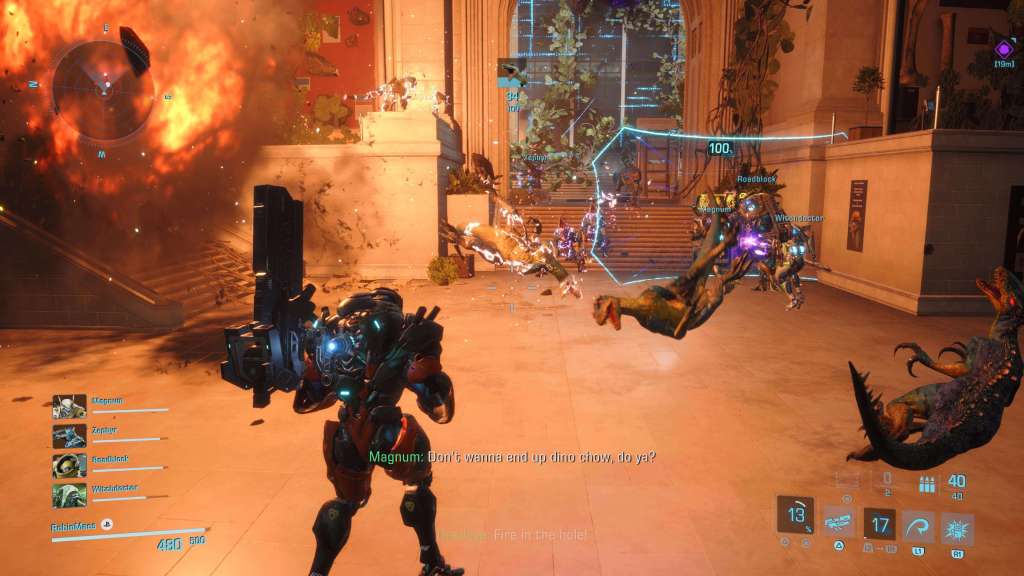Image resolution: width=1024 pixels, height=576 pixels.
Task: Click the circular radar minimap
Action: coord(103,88)
